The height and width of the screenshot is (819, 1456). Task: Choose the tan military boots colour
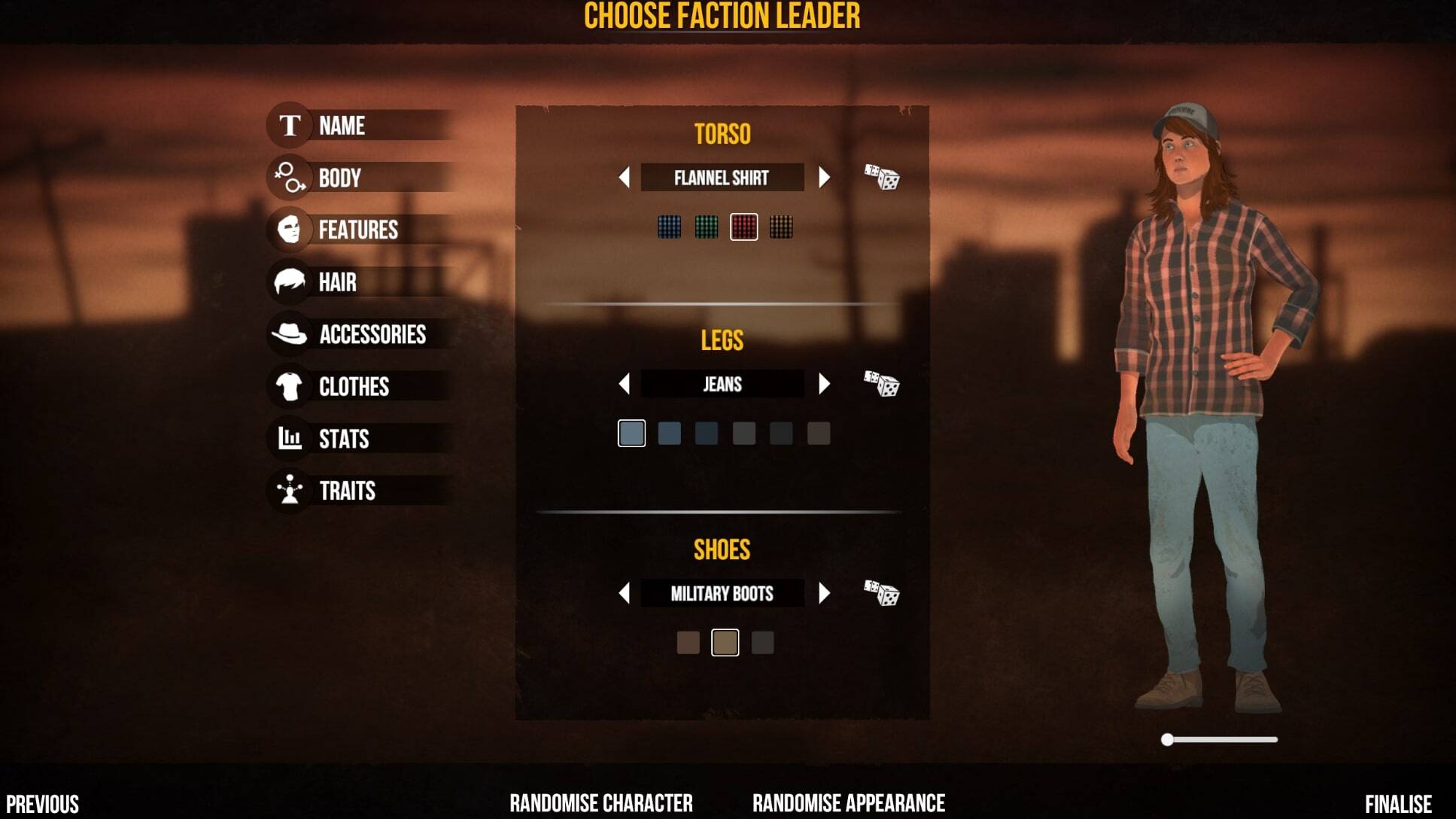click(x=725, y=643)
